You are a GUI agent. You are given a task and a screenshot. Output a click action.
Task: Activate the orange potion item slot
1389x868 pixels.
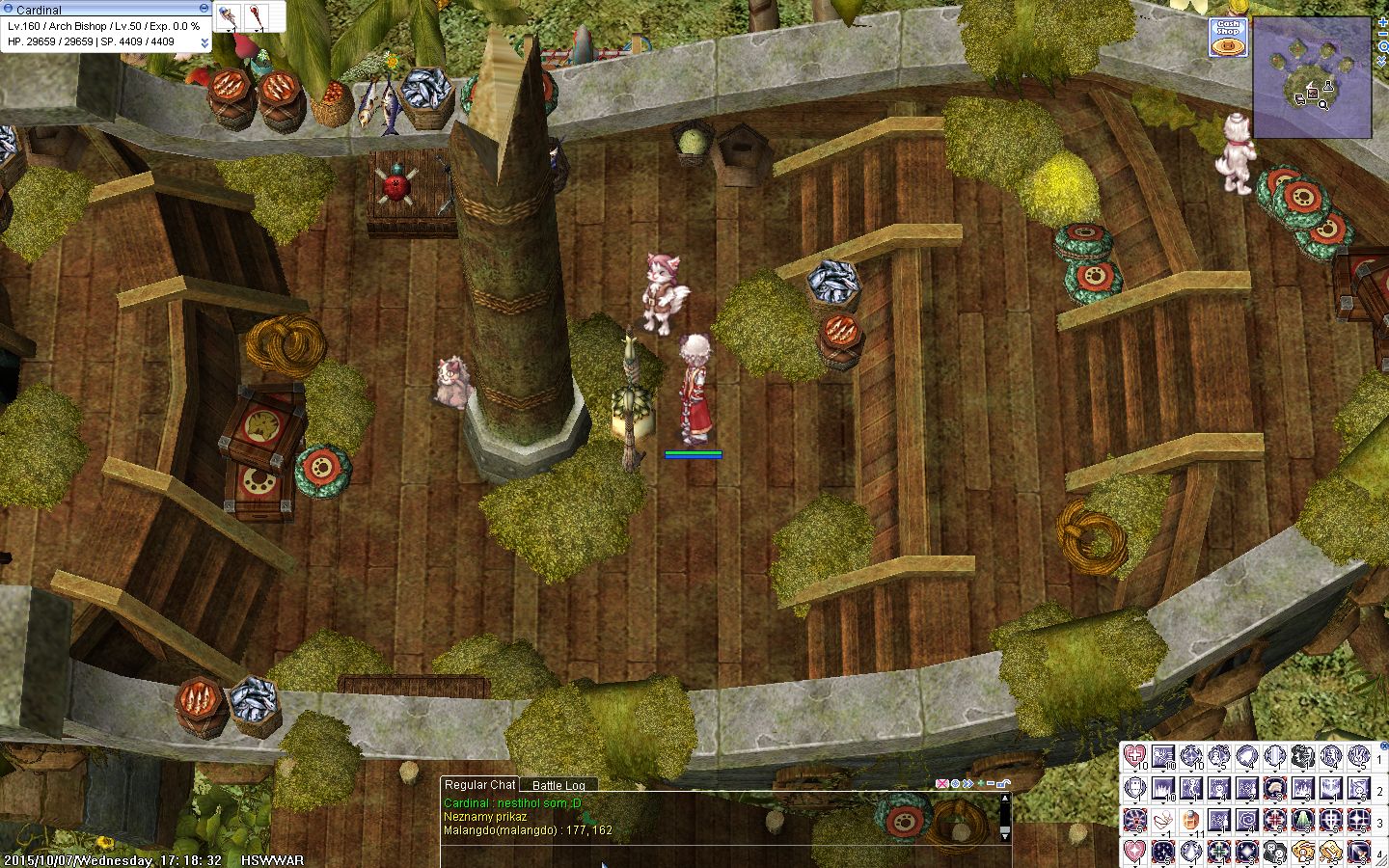point(1191,821)
